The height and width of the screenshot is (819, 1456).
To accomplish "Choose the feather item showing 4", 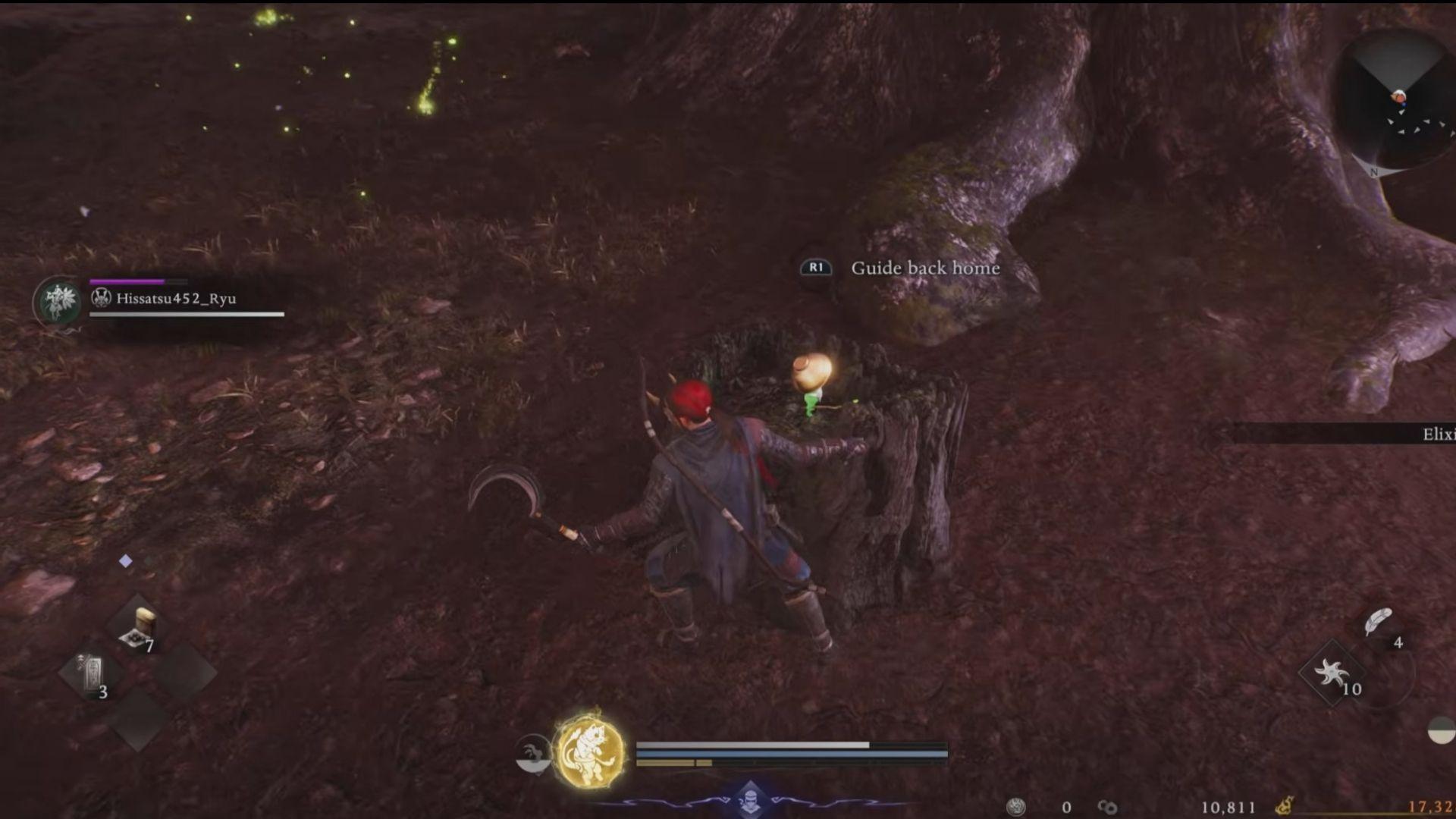I will [x=1378, y=623].
